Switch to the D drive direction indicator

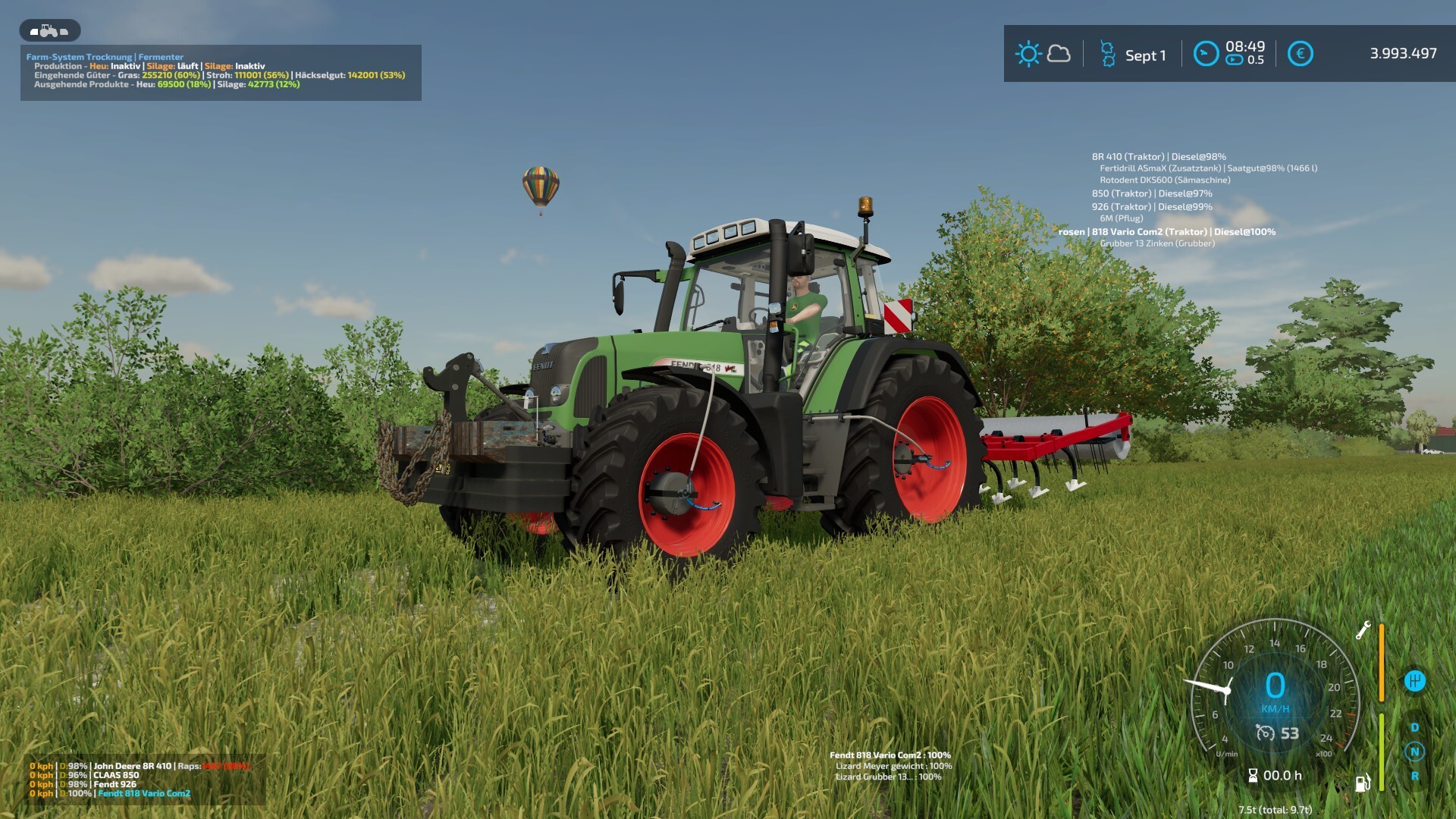tap(1414, 727)
